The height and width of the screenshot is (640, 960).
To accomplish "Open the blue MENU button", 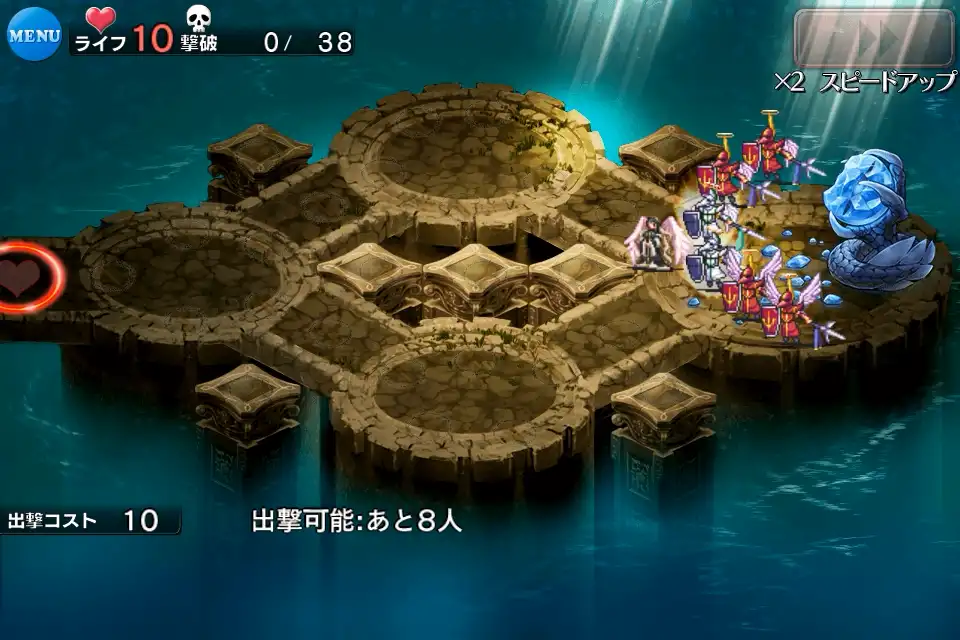I will (34, 34).
